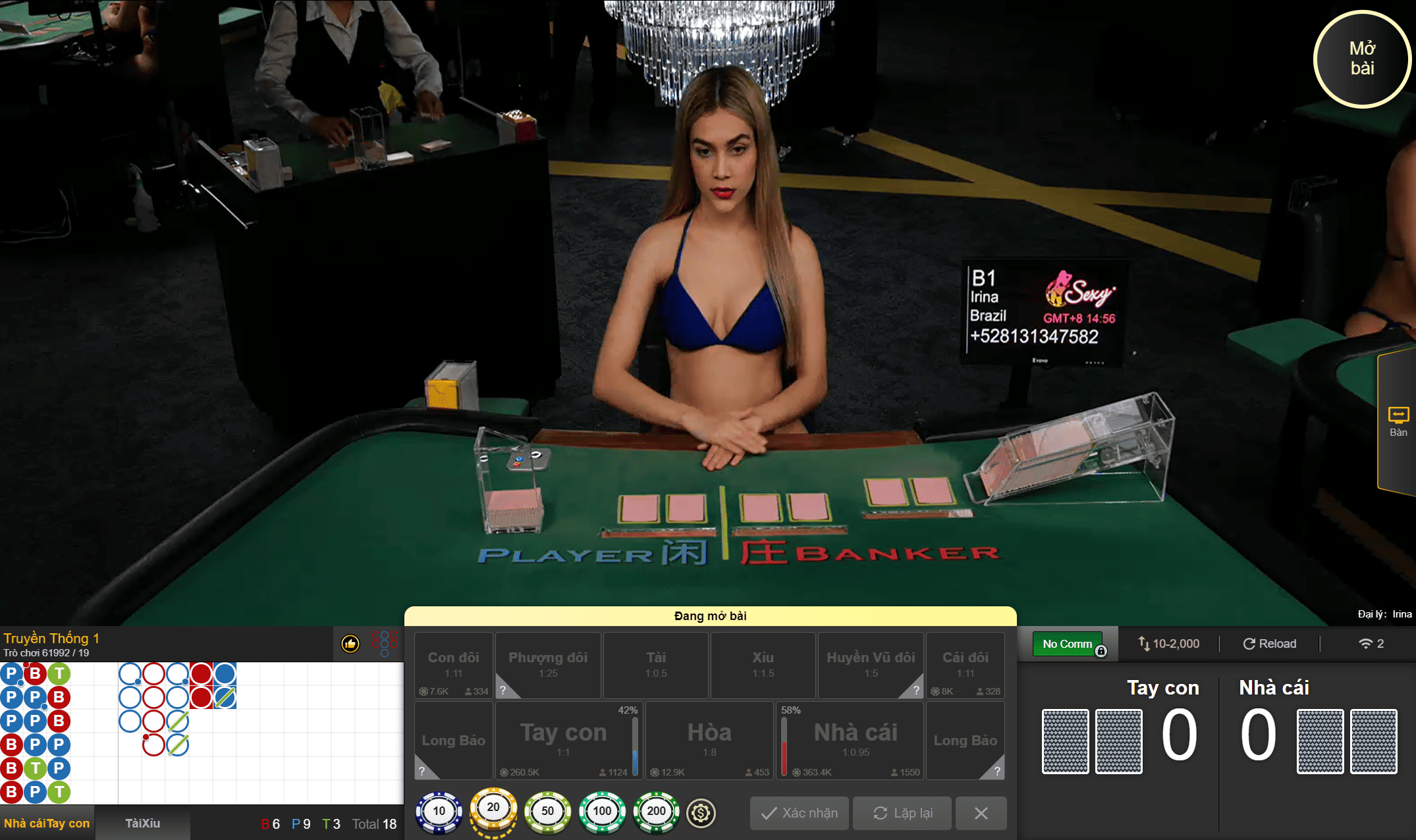The image size is (1416, 840).
Task: Bet on Con đôi side bet
Action: 454,664
